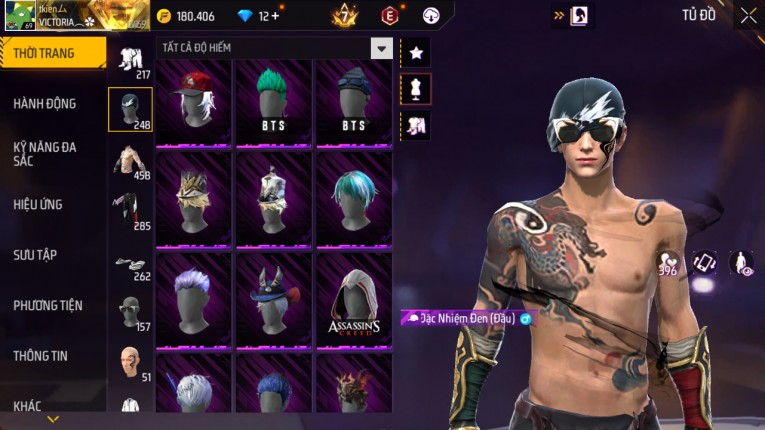
Task: Open the Hành Động category
Action: [45, 103]
